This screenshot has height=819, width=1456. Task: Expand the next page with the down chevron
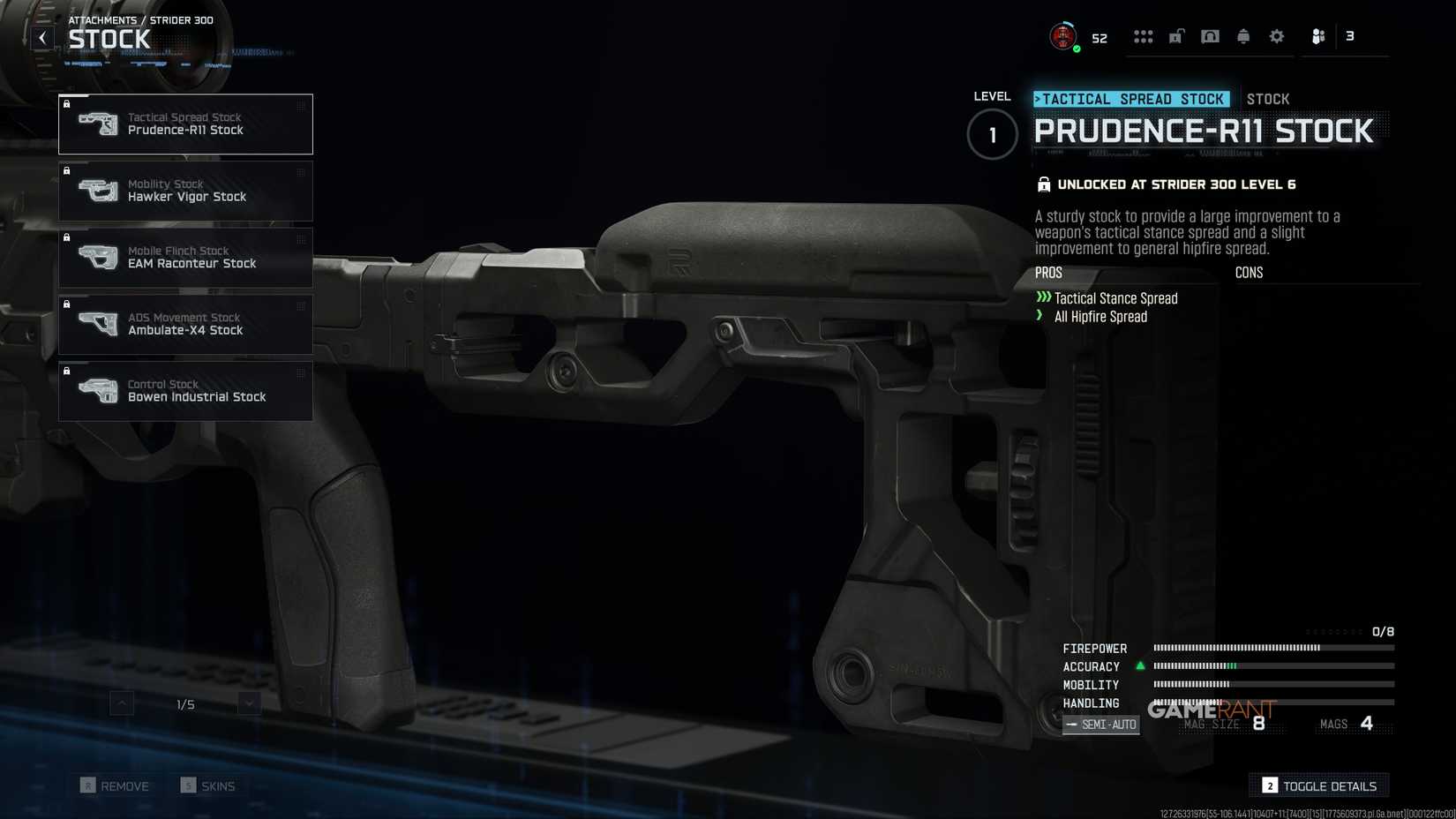(x=249, y=703)
